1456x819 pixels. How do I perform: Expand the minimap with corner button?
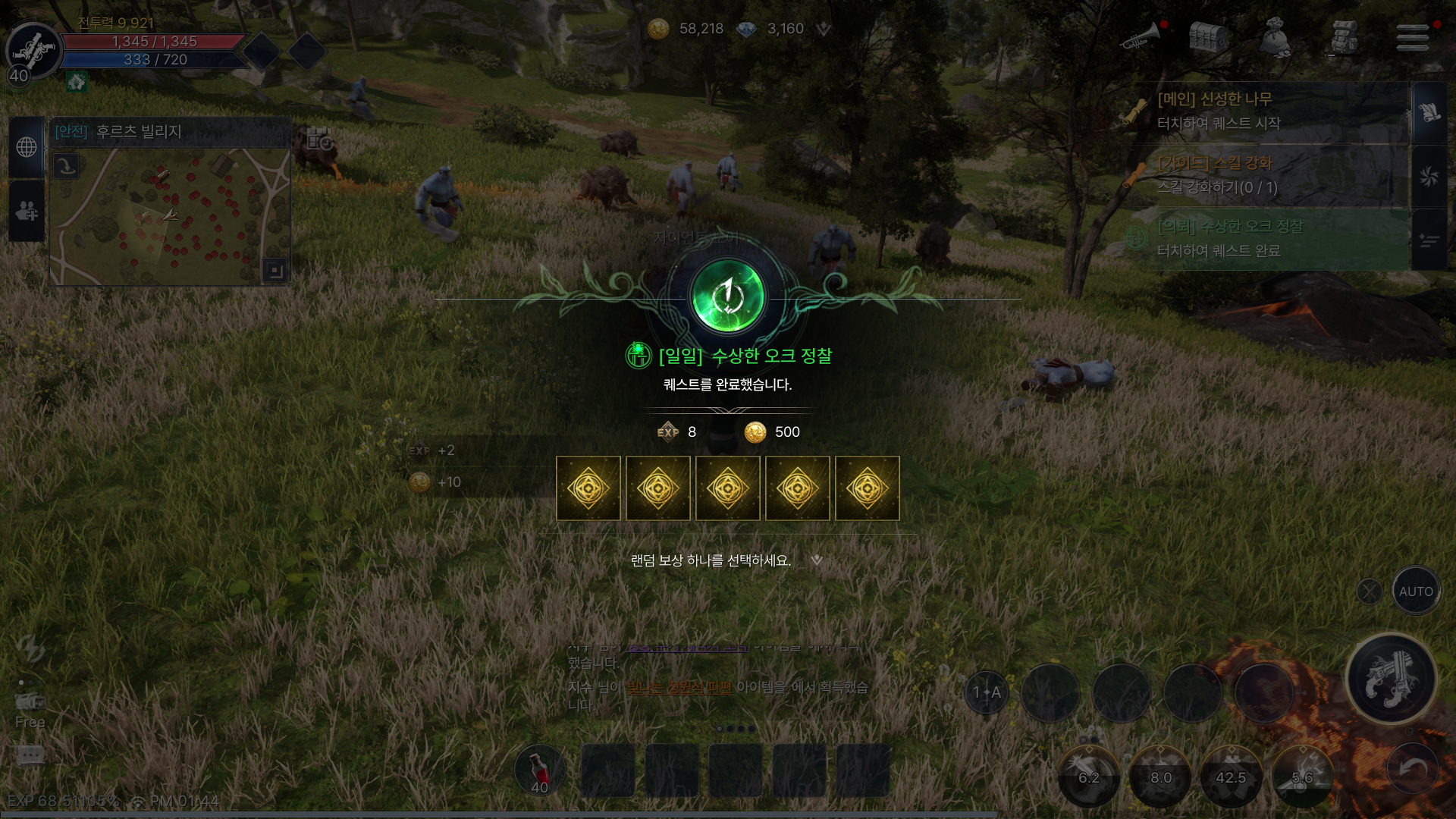(275, 270)
